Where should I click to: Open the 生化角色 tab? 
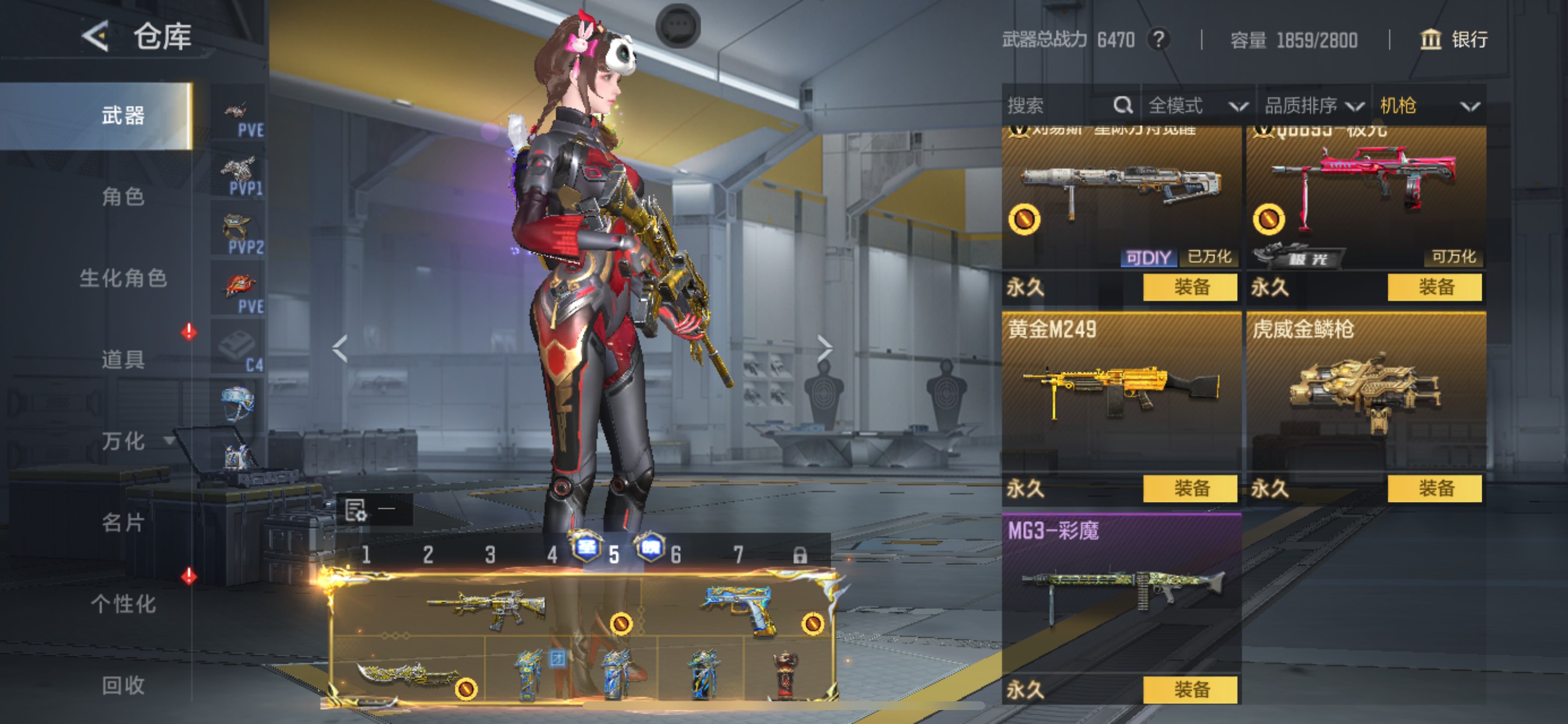[123, 278]
